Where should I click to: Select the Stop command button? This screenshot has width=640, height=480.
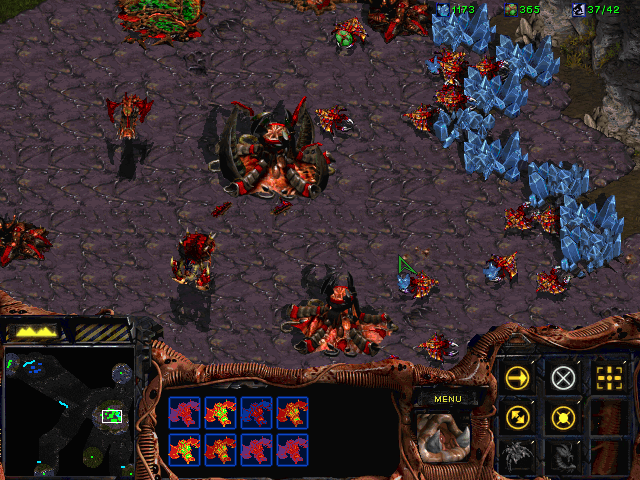pyautogui.click(x=563, y=377)
